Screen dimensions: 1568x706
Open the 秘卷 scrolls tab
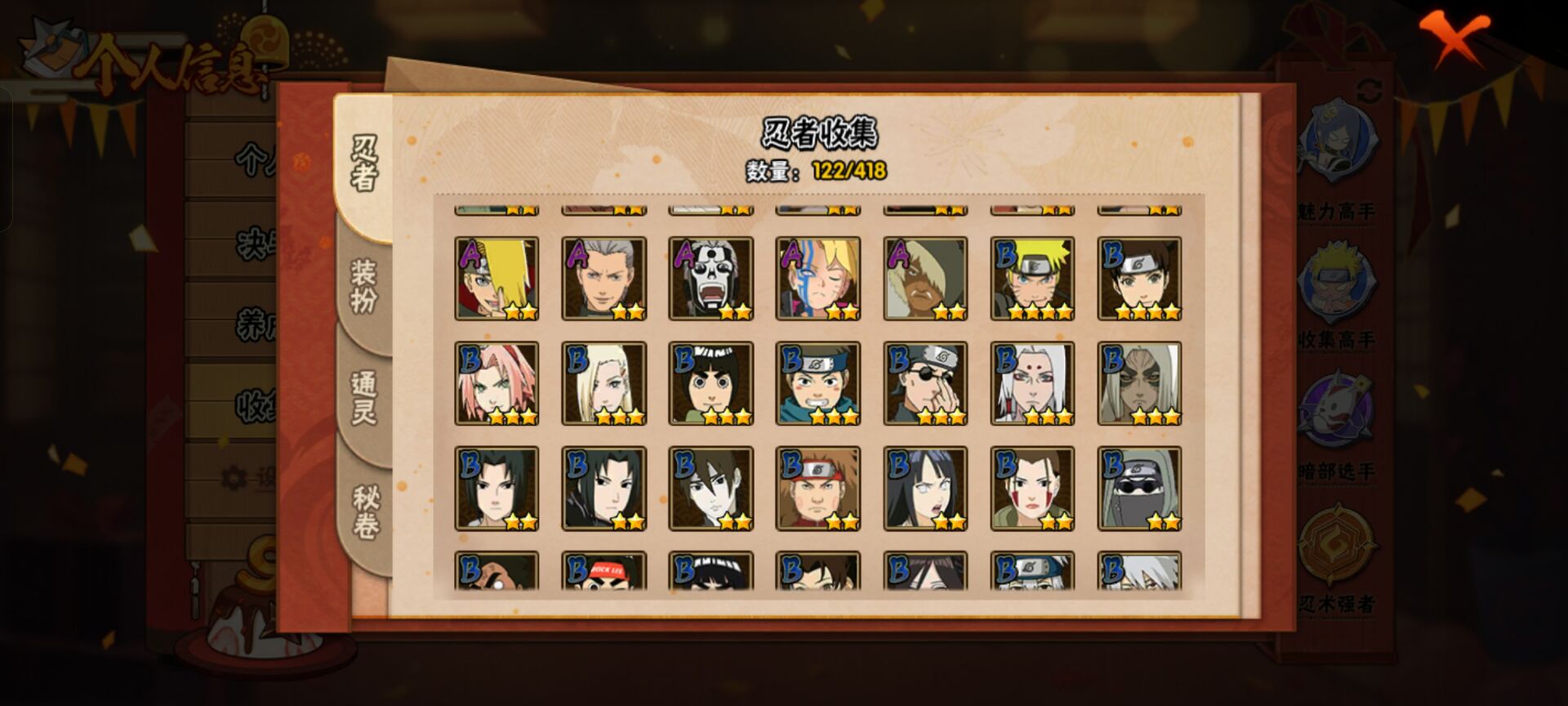pyautogui.click(x=364, y=512)
